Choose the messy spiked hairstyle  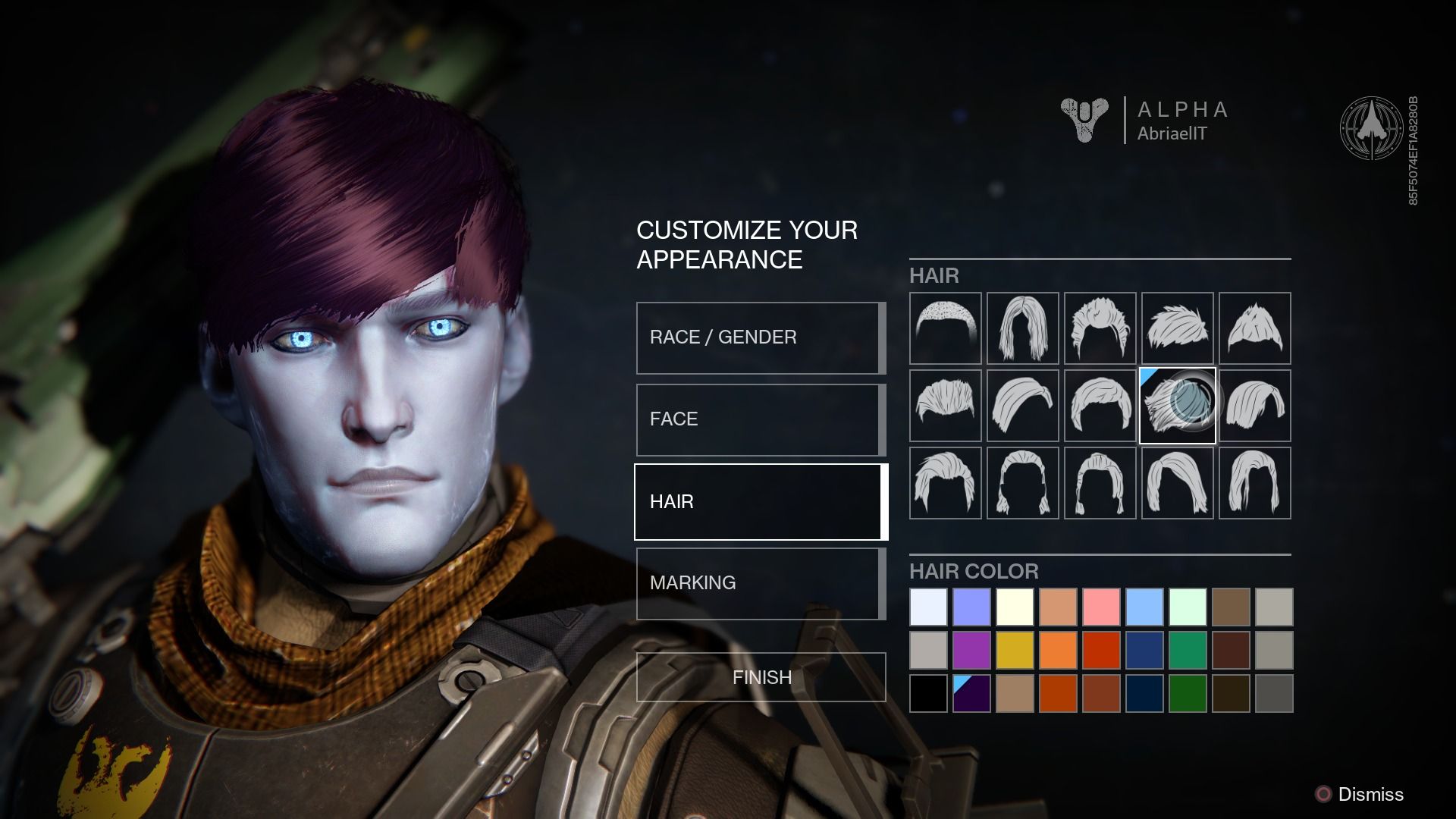click(1100, 328)
